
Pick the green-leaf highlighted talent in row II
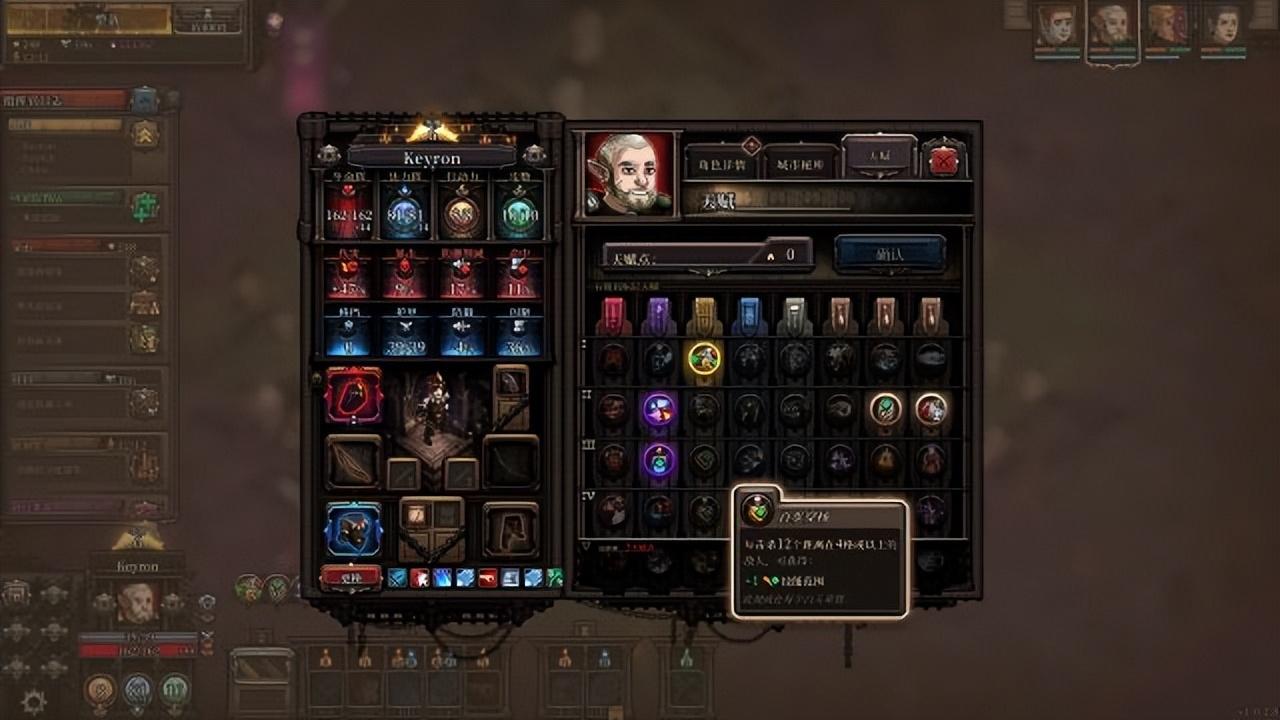pos(885,409)
